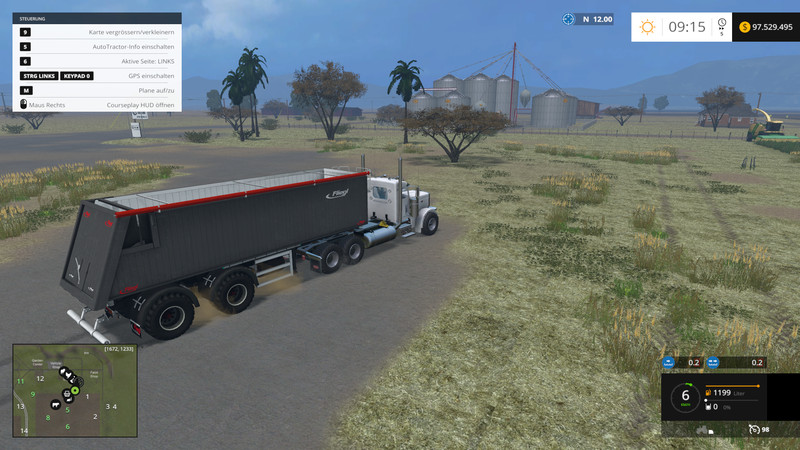Select the shop basket marker on the minimap
Viewport: 800px width, 450px height.
pyautogui.click(x=67, y=393)
